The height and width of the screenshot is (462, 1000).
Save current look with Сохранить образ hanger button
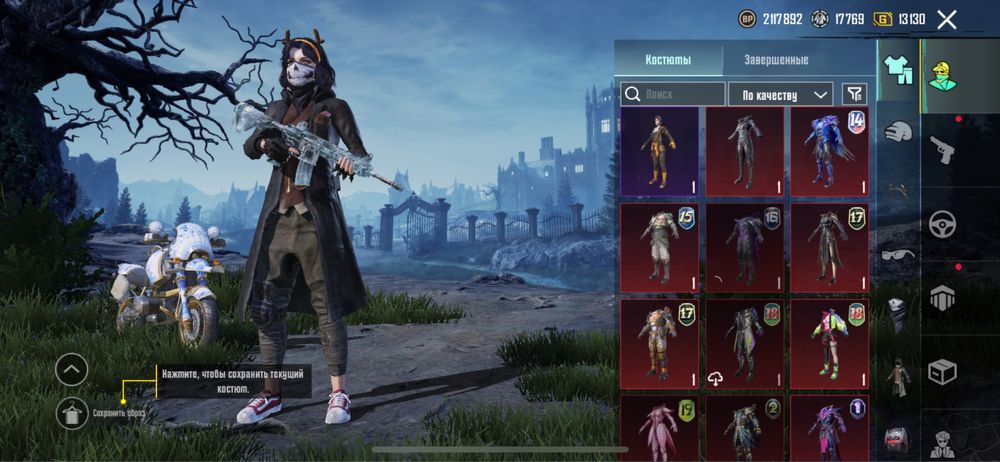click(71, 412)
